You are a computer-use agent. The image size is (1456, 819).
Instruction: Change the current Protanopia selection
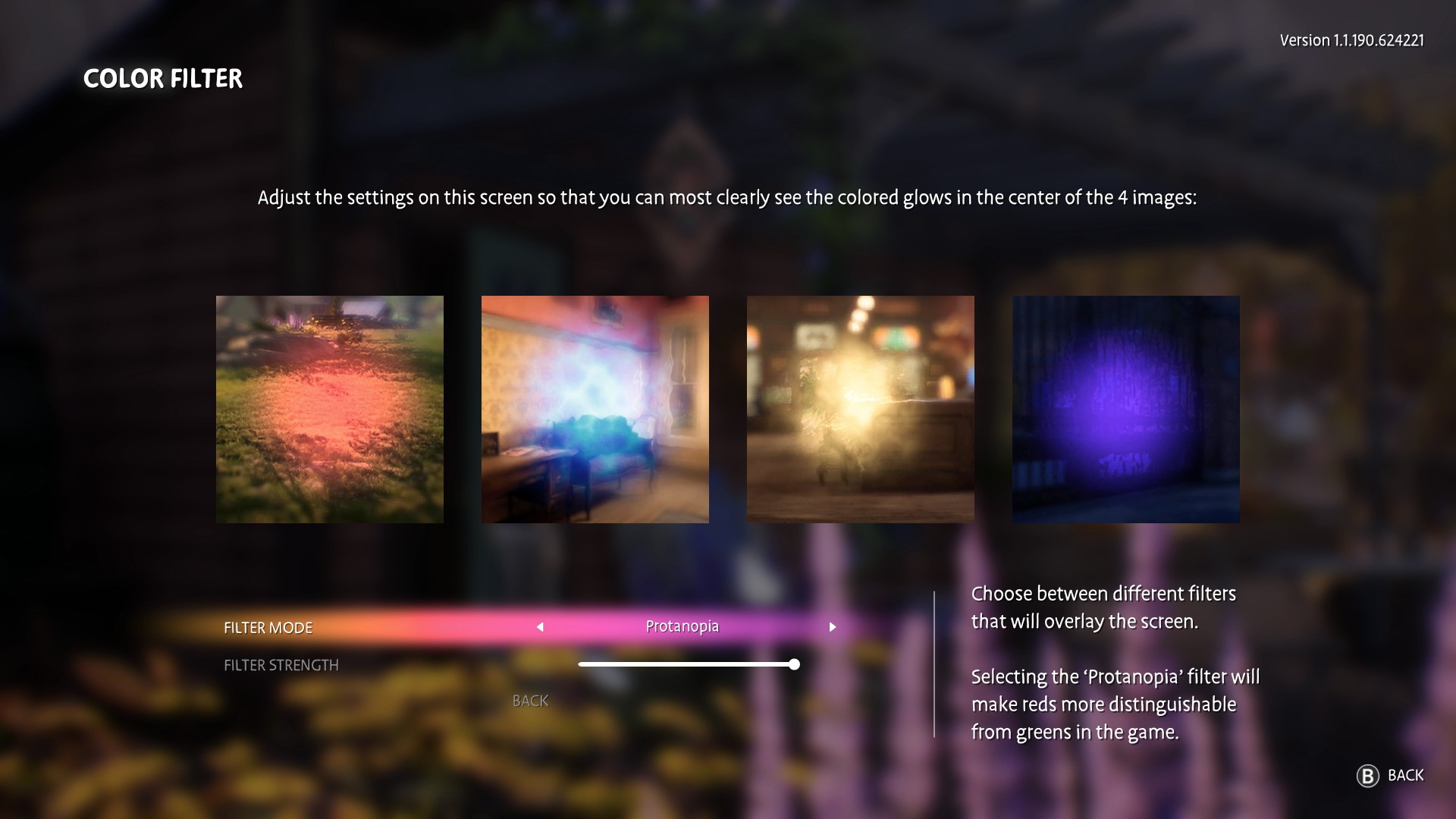[682, 627]
